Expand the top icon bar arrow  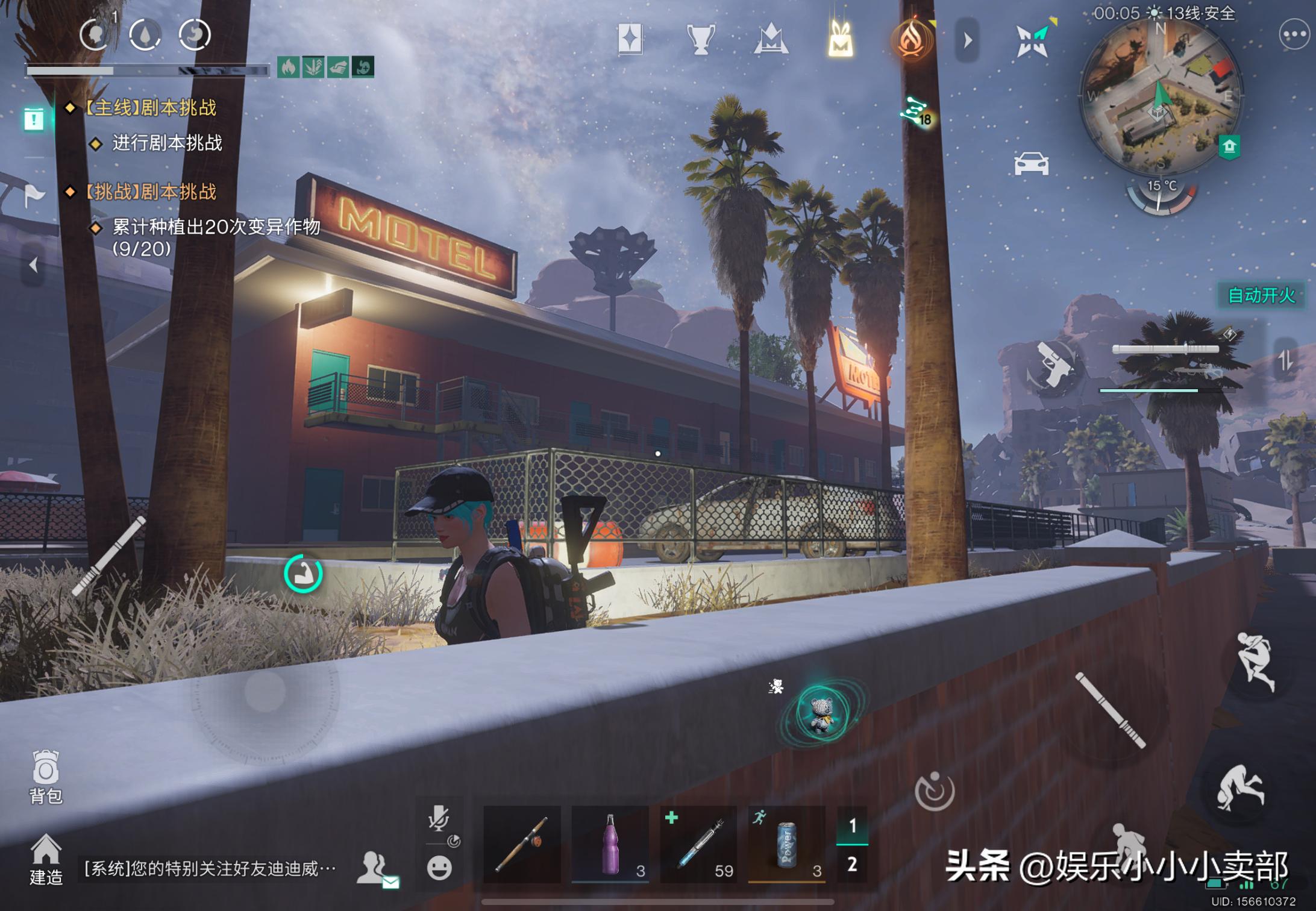(x=968, y=40)
